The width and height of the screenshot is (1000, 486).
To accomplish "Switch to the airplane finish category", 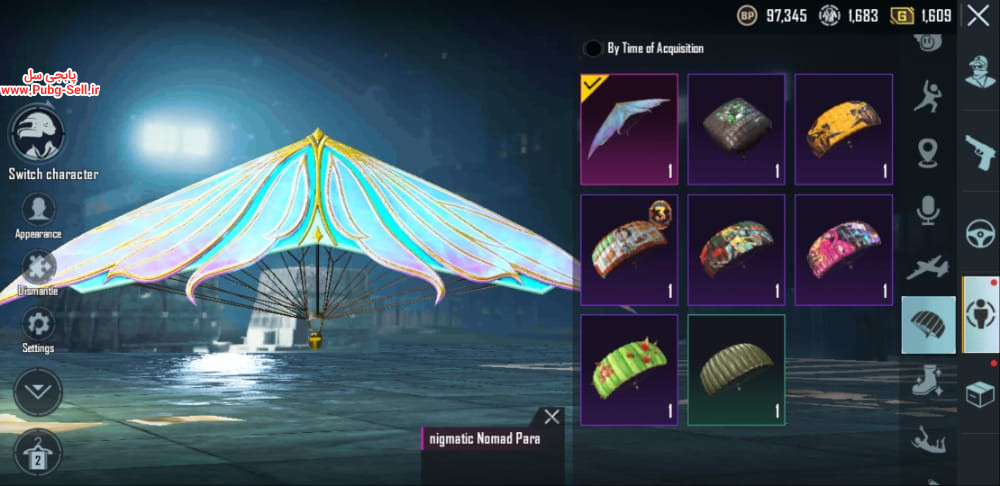I will (x=928, y=267).
